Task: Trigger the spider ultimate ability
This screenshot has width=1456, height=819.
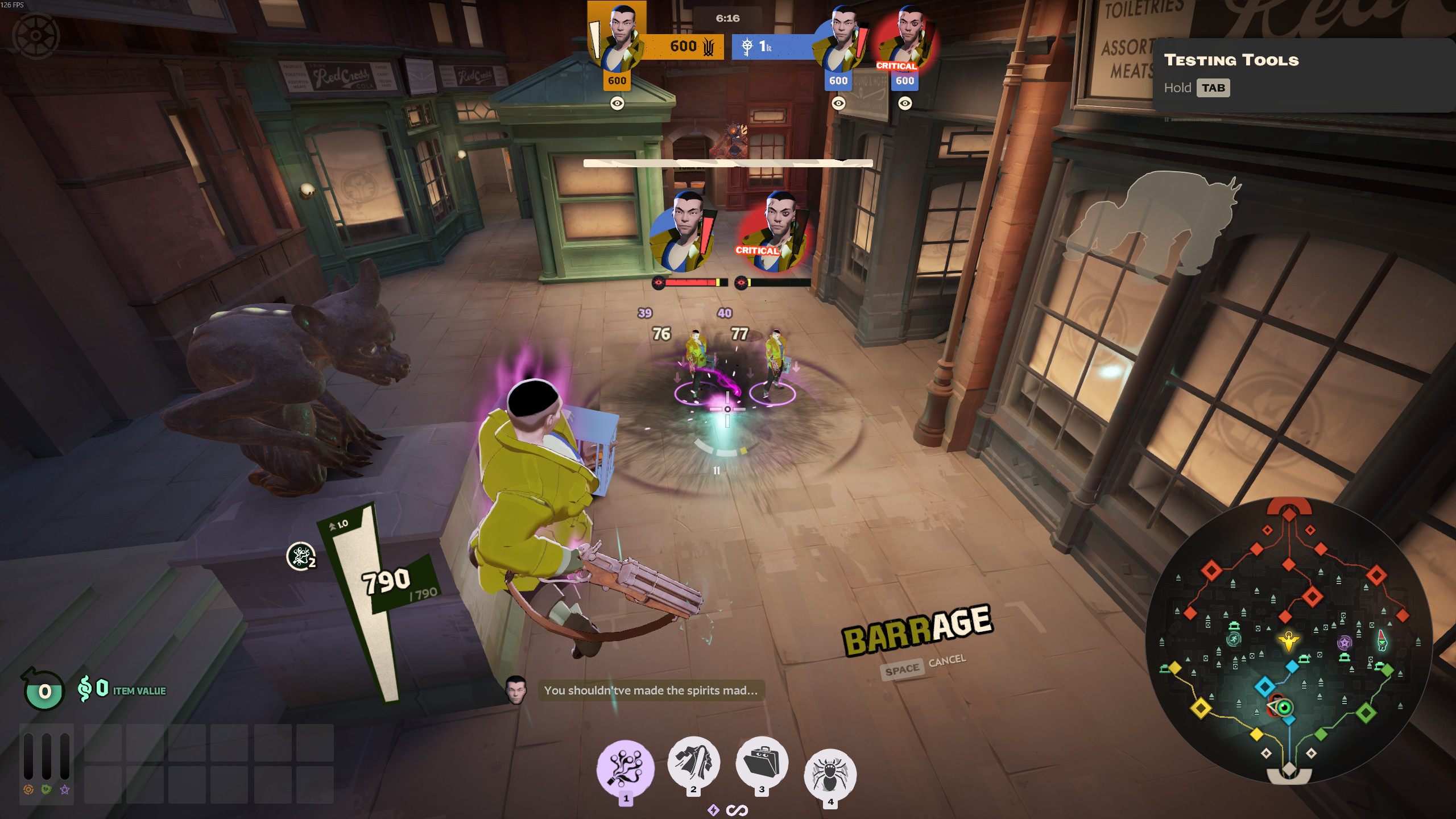Action: click(830, 774)
